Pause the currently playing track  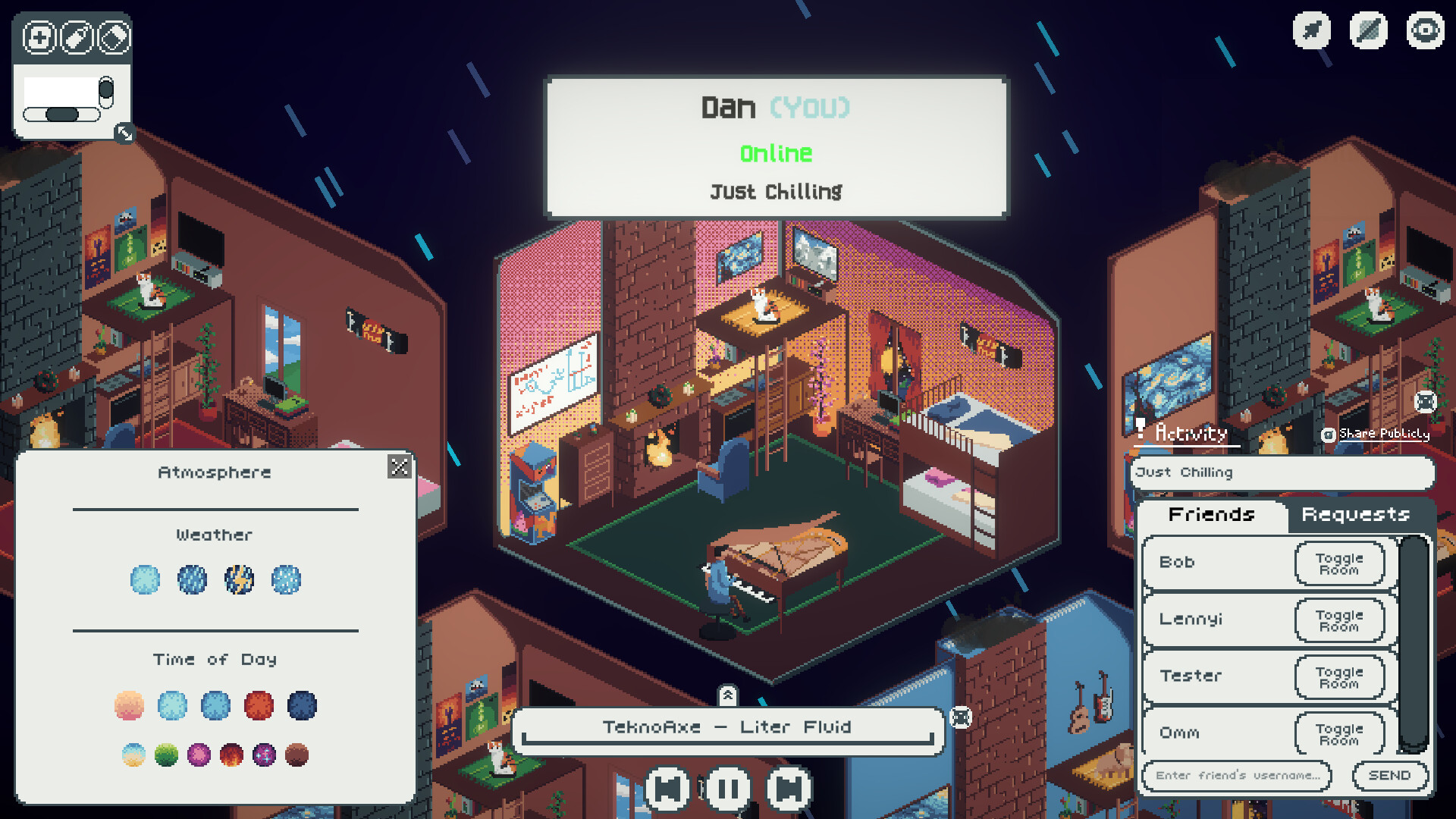click(728, 787)
